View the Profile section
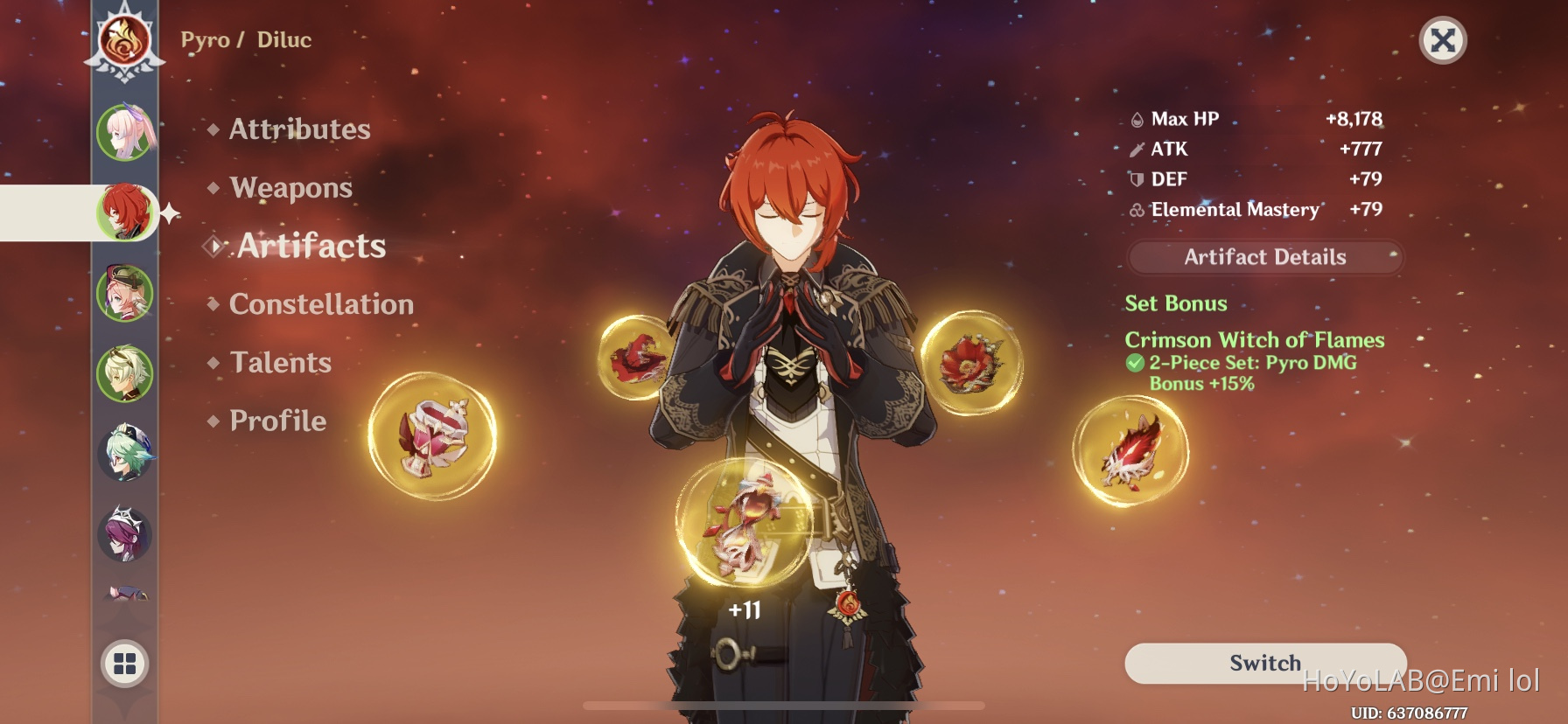The image size is (1568, 724). [x=276, y=421]
